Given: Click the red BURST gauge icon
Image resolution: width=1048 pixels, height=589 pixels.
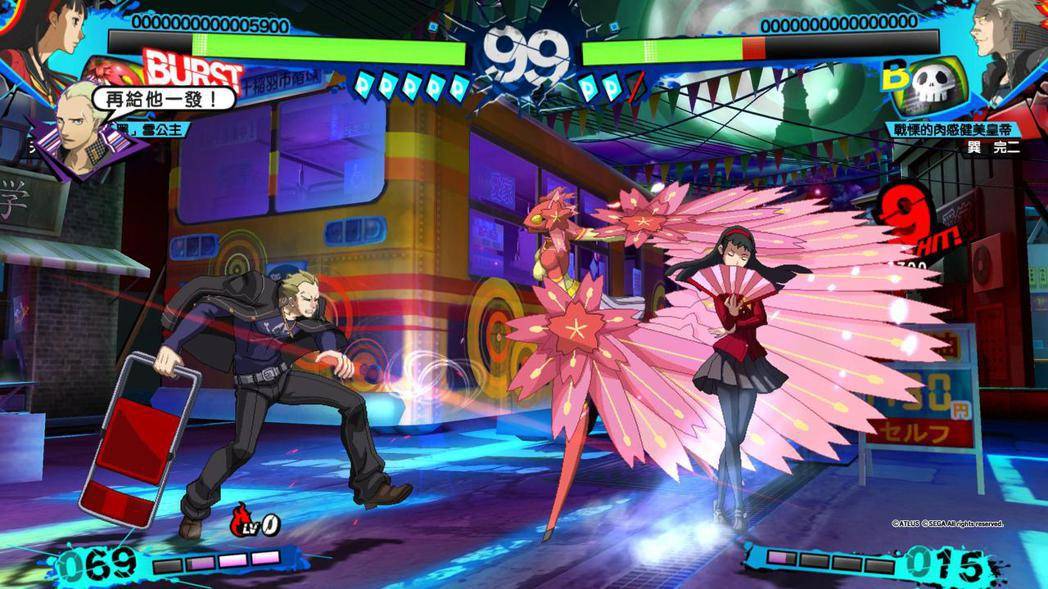Looking at the screenshot, I should 193,68.
